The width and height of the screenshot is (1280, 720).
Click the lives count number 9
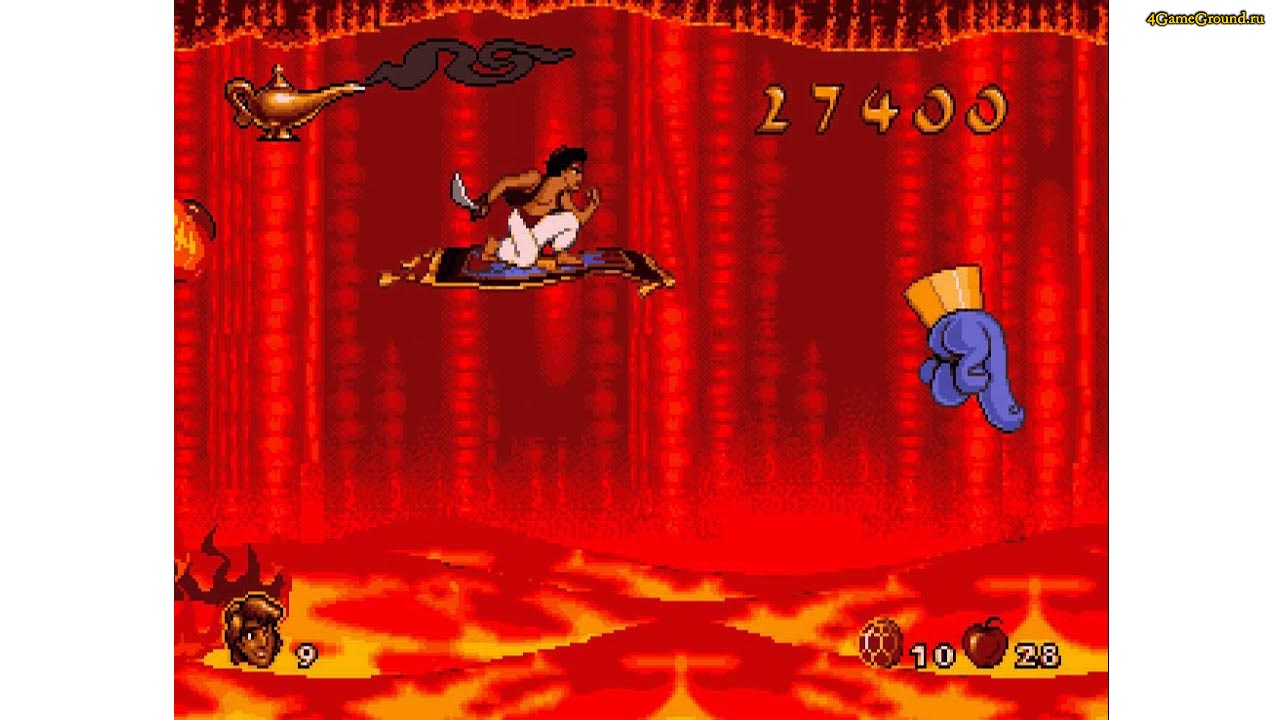pos(305,655)
